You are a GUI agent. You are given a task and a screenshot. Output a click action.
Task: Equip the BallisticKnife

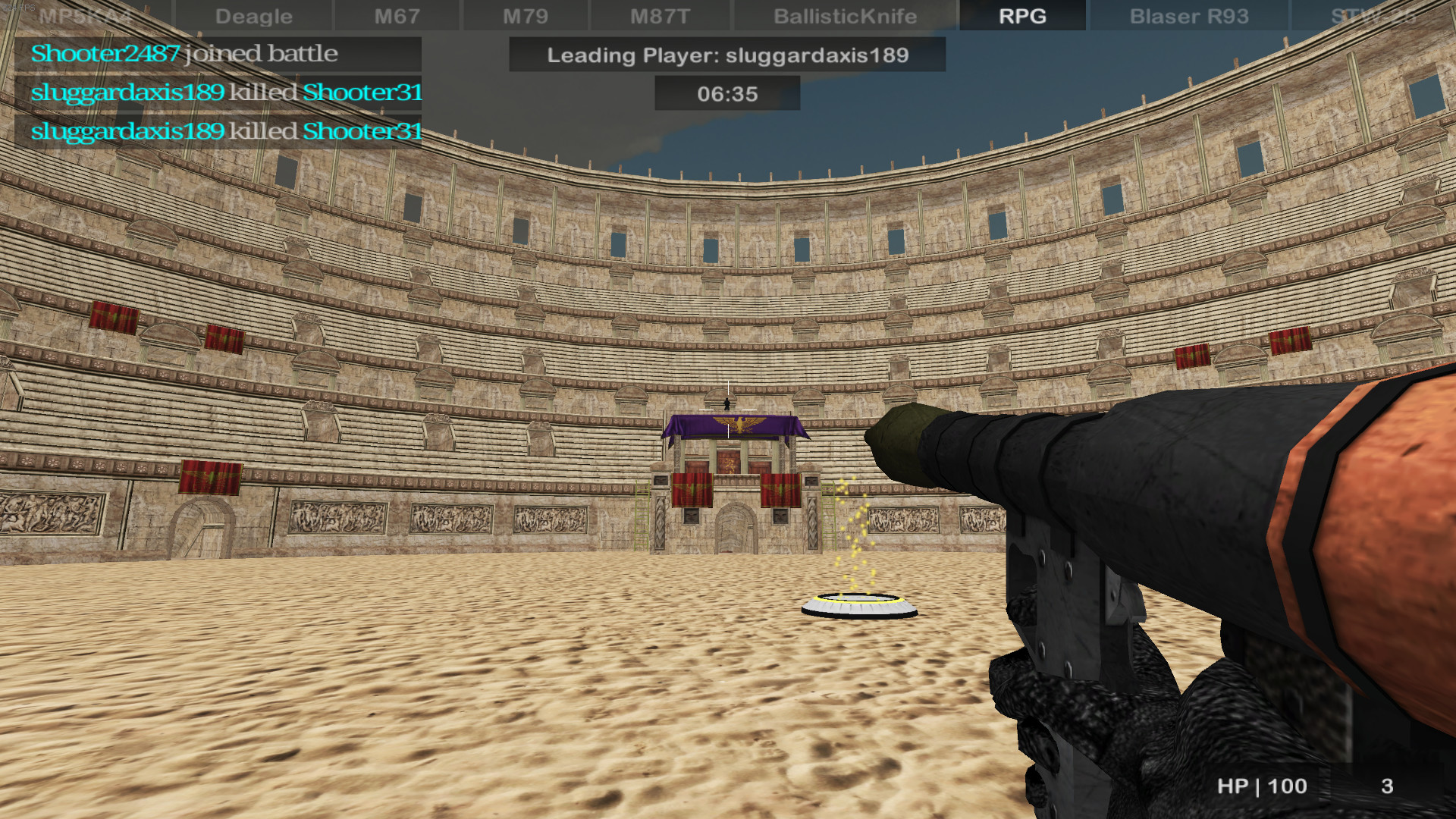[844, 15]
